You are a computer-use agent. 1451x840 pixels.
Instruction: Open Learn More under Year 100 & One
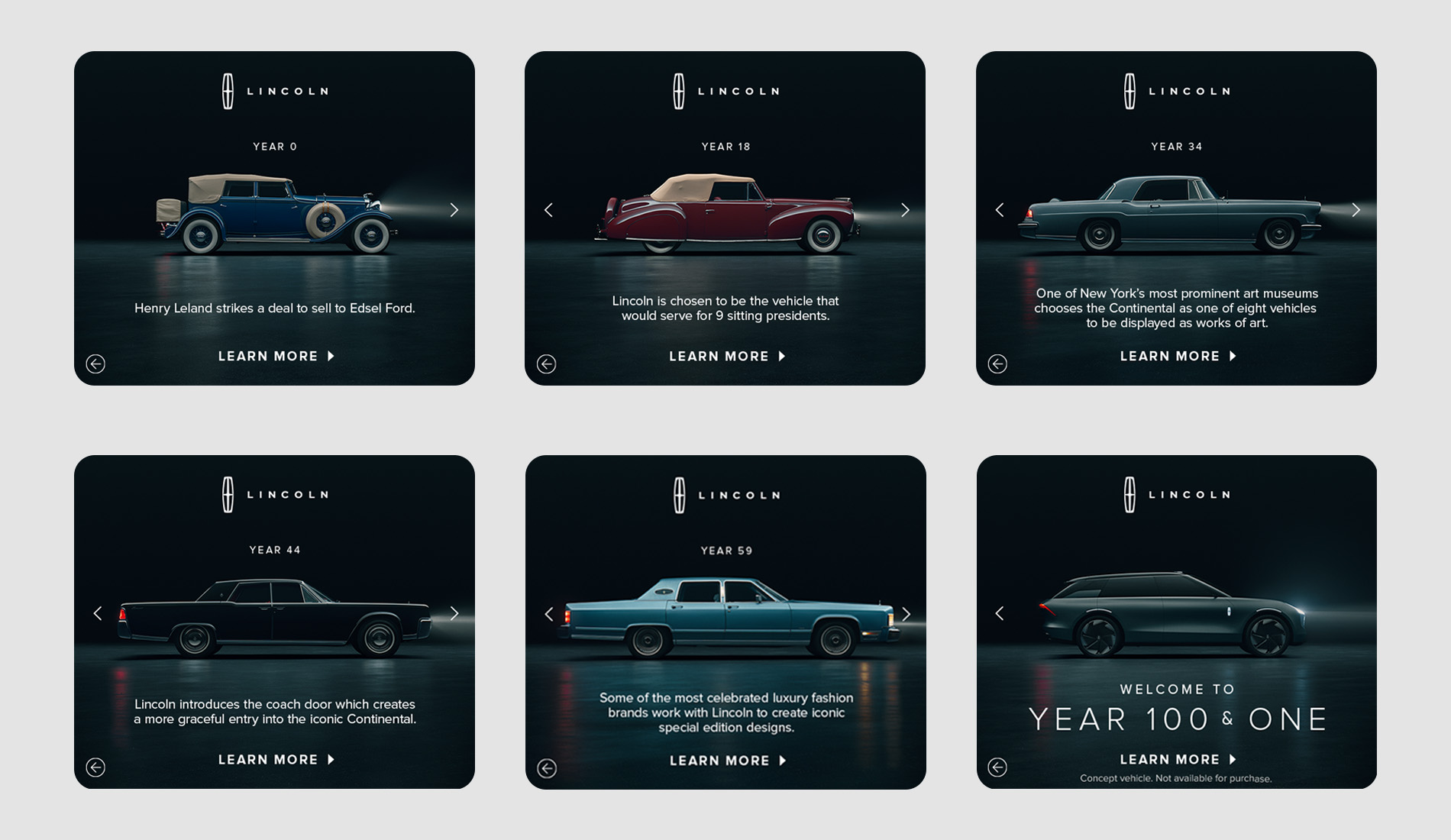(x=1178, y=759)
